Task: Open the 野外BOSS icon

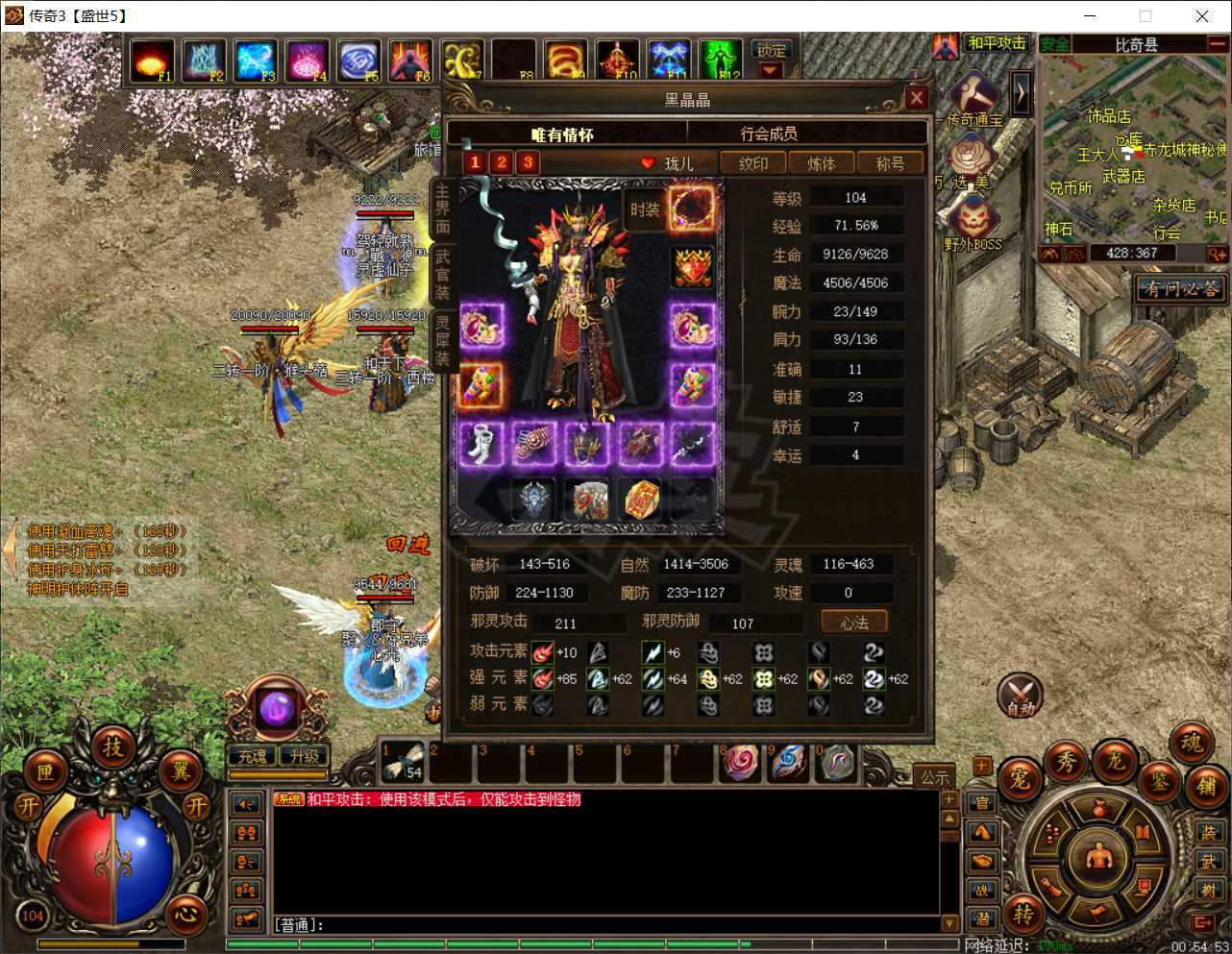Action: click(973, 223)
